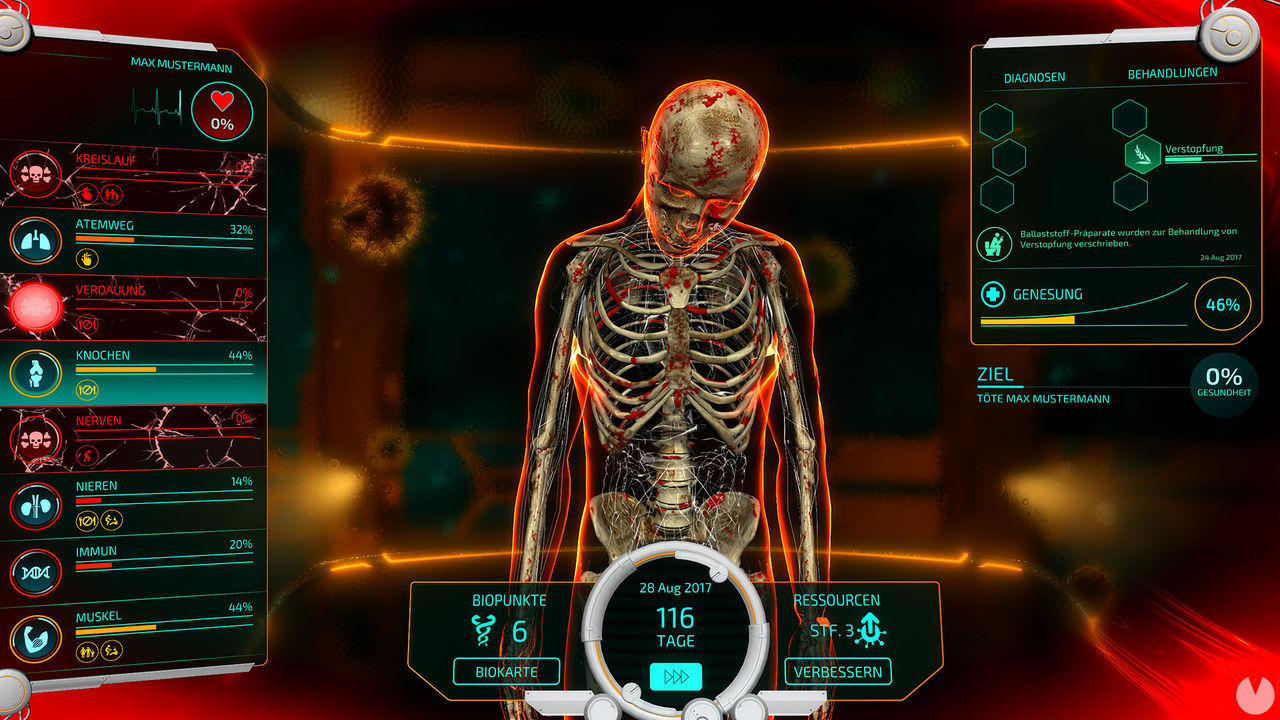This screenshot has width=1280, height=720.
Task: Switch to the Diagnosen tab
Action: click(1033, 76)
